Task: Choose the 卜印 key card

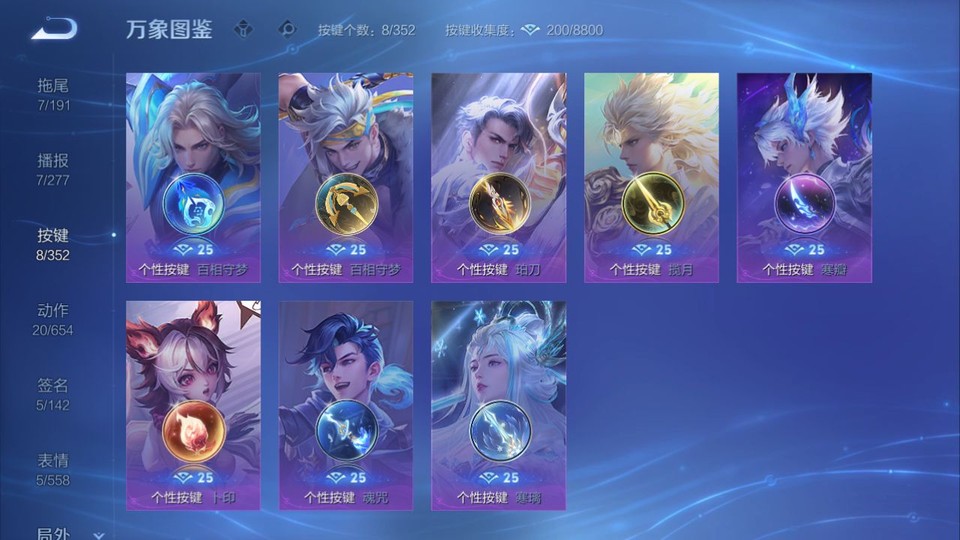Action: pyautogui.click(x=193, y=405)
